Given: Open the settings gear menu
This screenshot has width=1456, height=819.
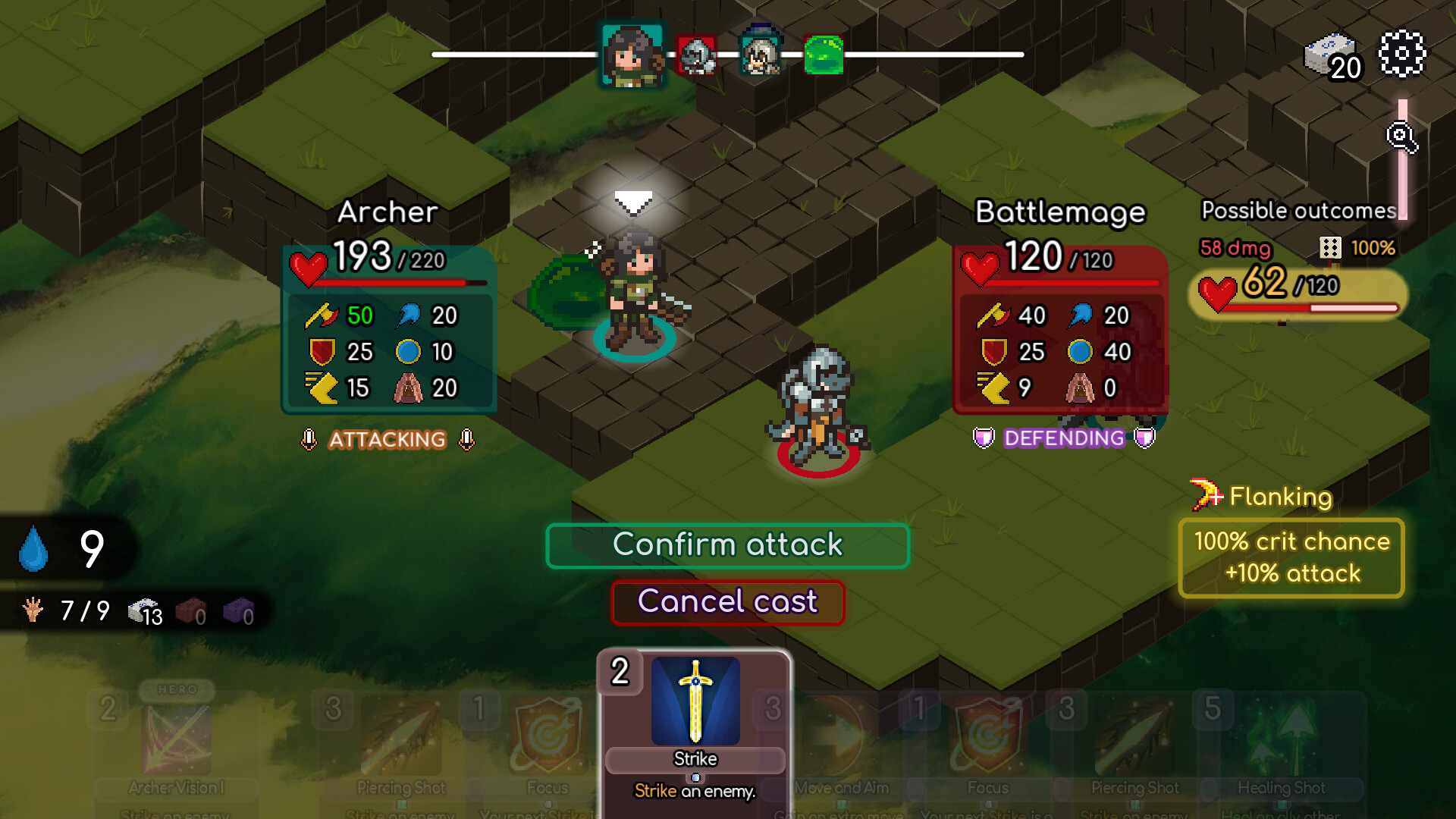Looking at the screenshot, I should (x=1403, y=53).
